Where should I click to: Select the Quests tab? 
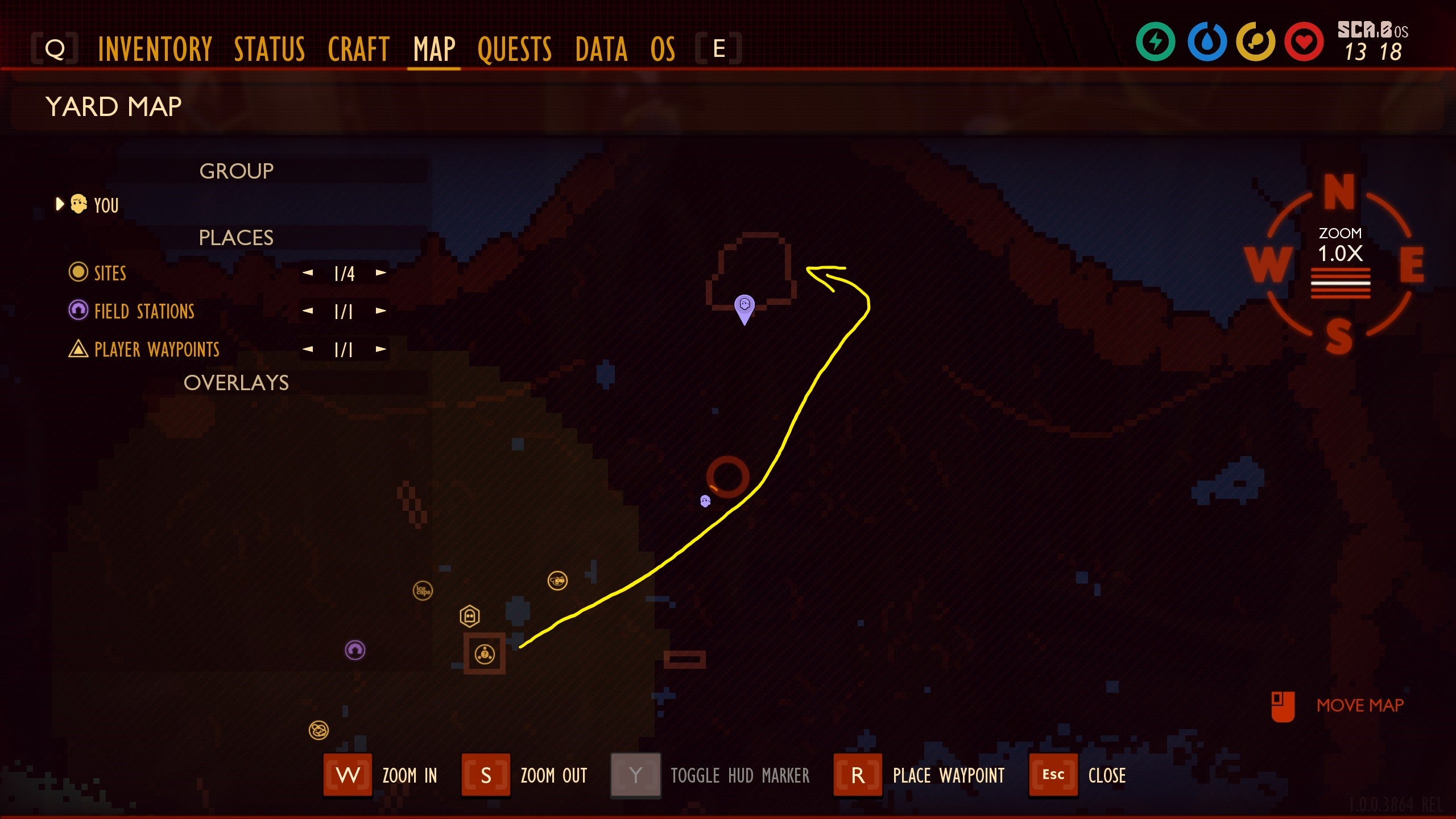(515, 49)
